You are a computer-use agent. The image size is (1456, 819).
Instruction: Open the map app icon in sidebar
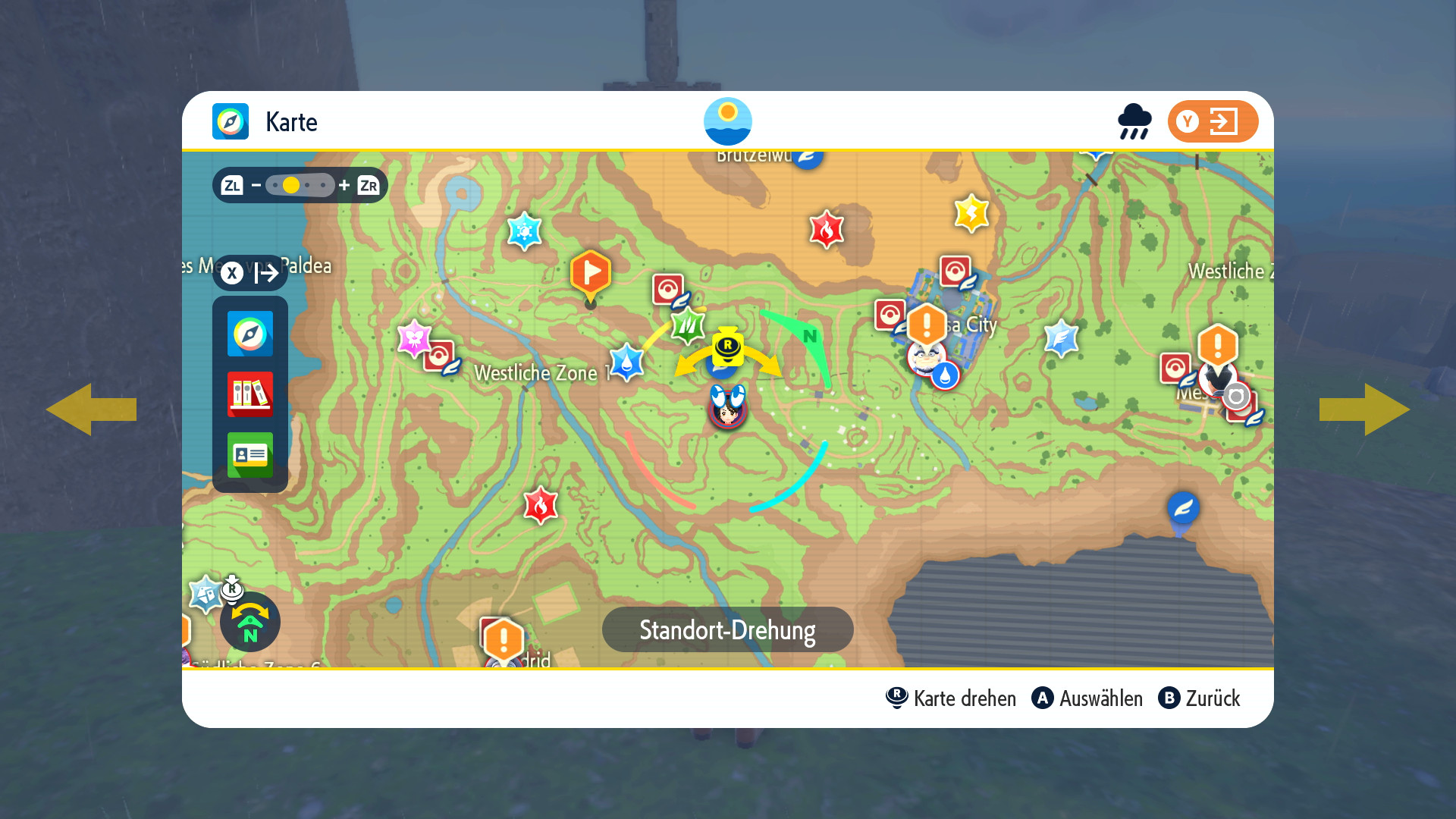249,334
